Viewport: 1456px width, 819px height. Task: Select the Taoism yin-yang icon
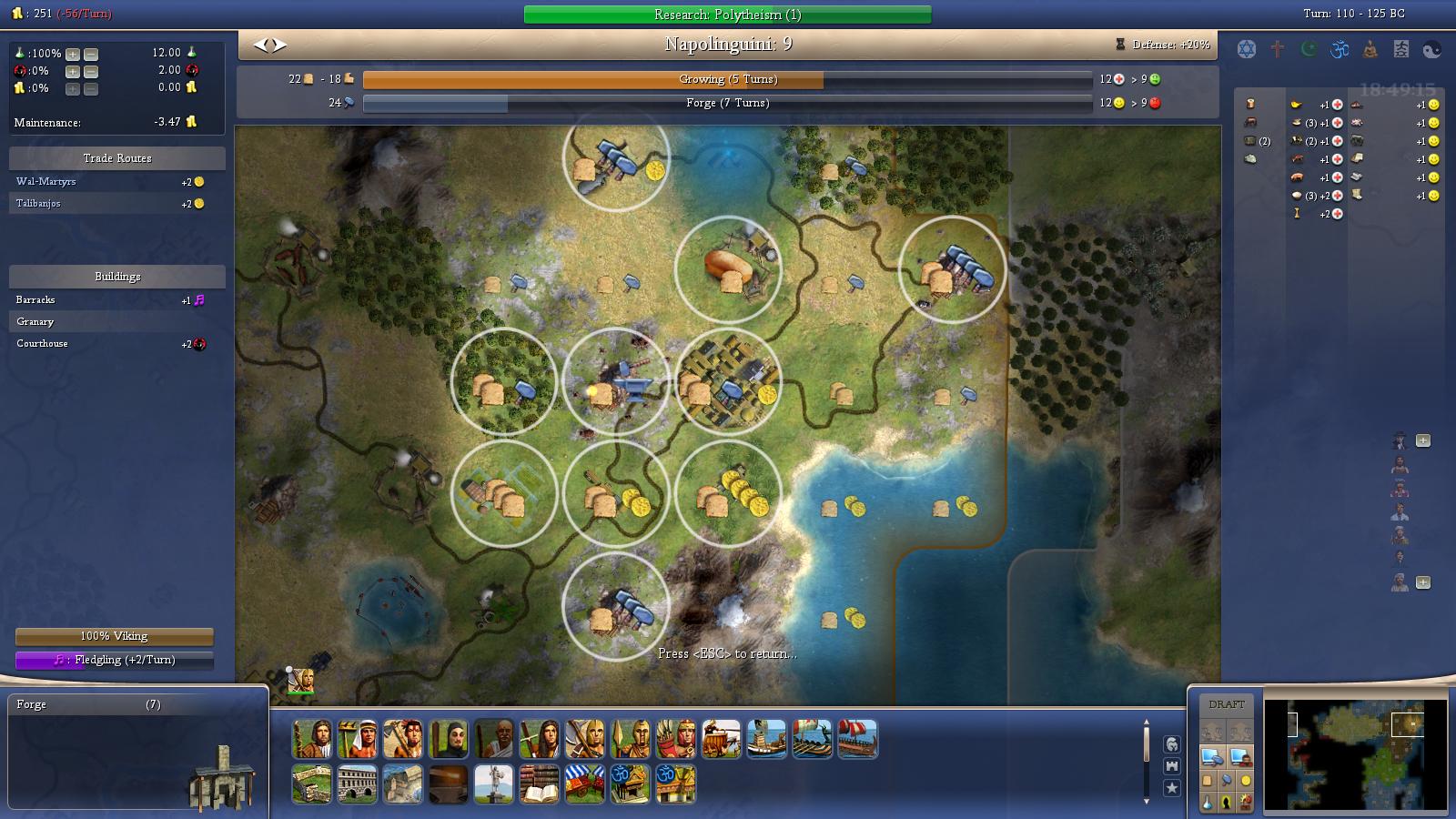coord(1431,49)
